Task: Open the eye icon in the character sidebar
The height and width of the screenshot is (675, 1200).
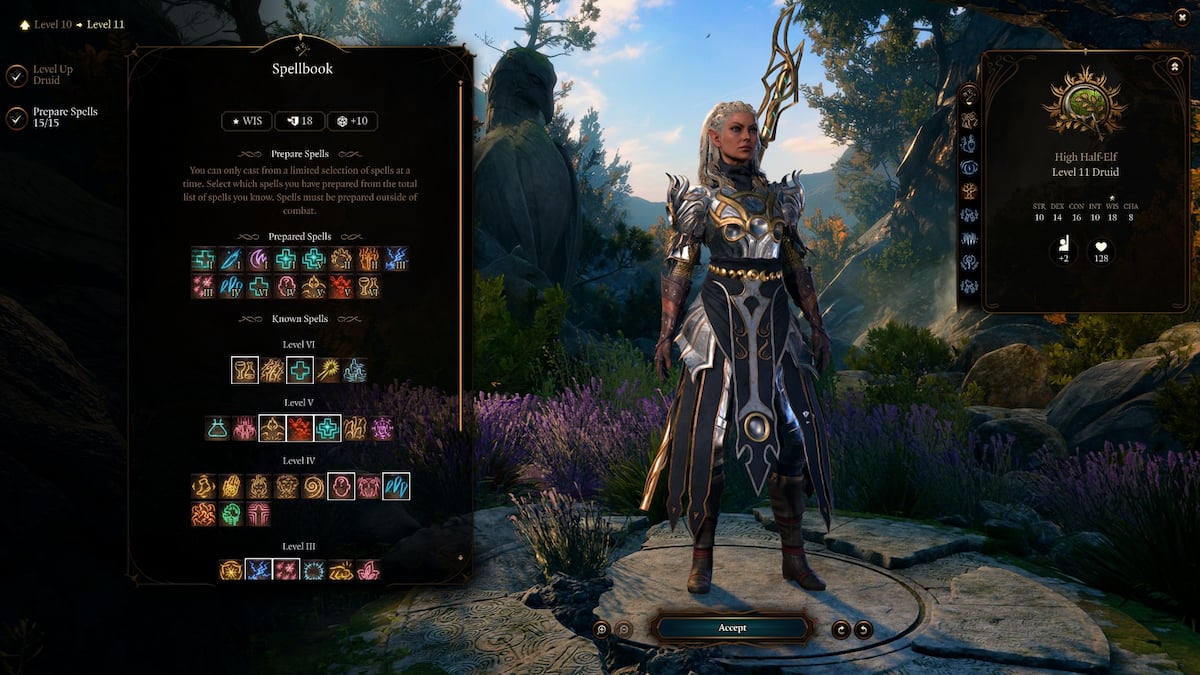Action: point(969,167)
